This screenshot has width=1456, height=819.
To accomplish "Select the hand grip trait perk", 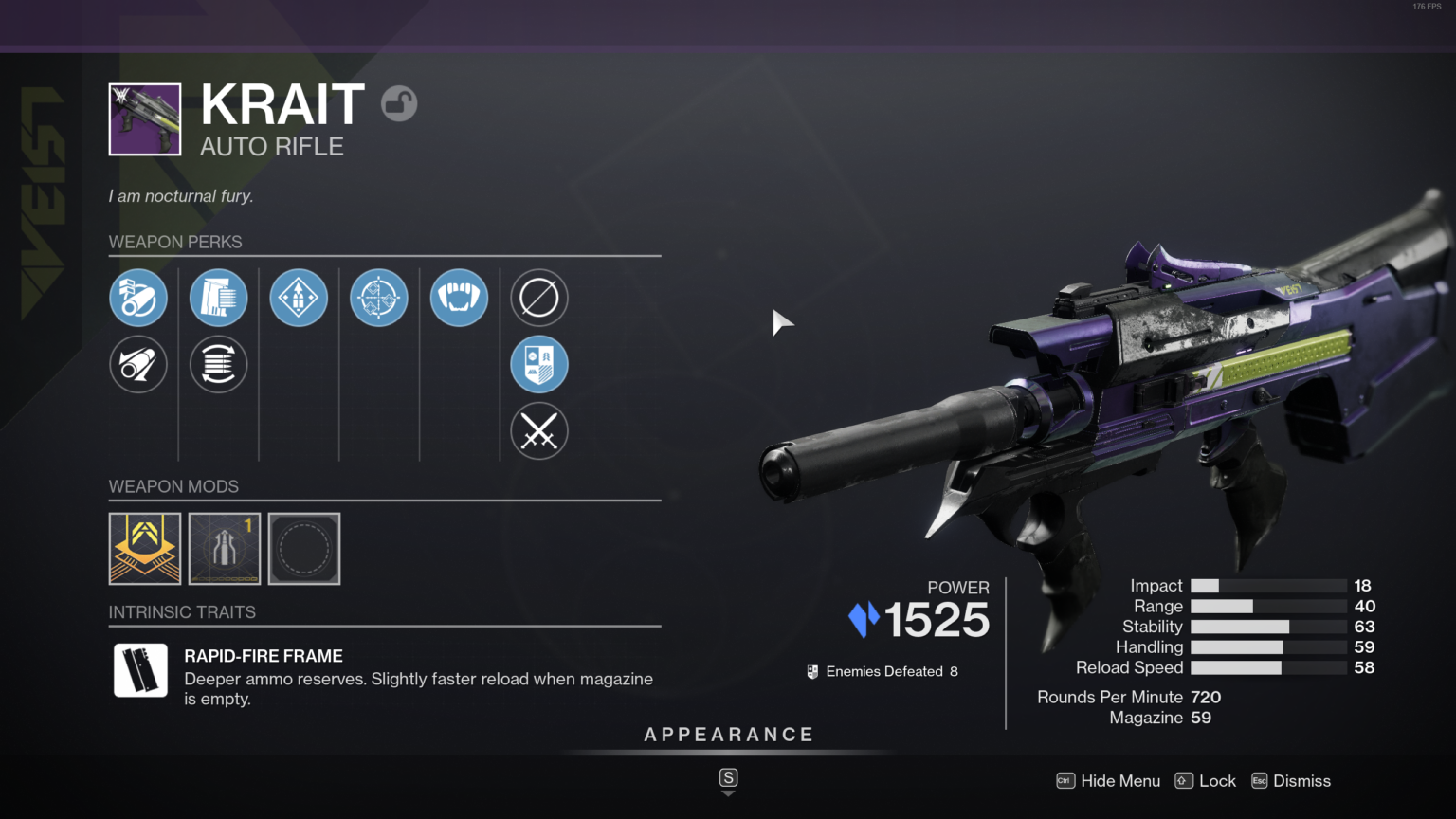I will (x=459, y=298).
